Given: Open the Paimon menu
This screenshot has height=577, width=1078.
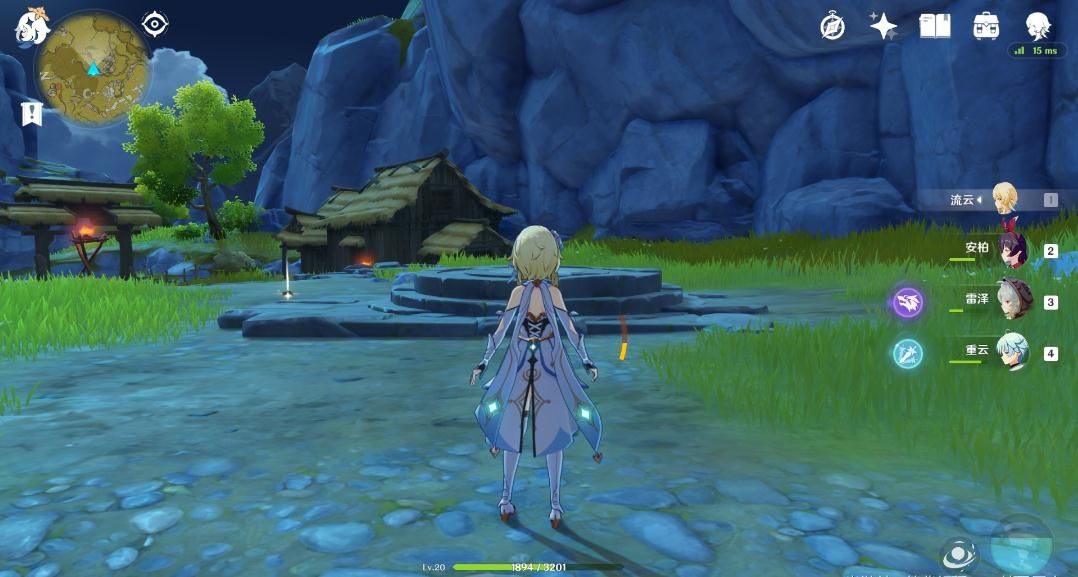Looking at the screenshot, I should [32, 28].
